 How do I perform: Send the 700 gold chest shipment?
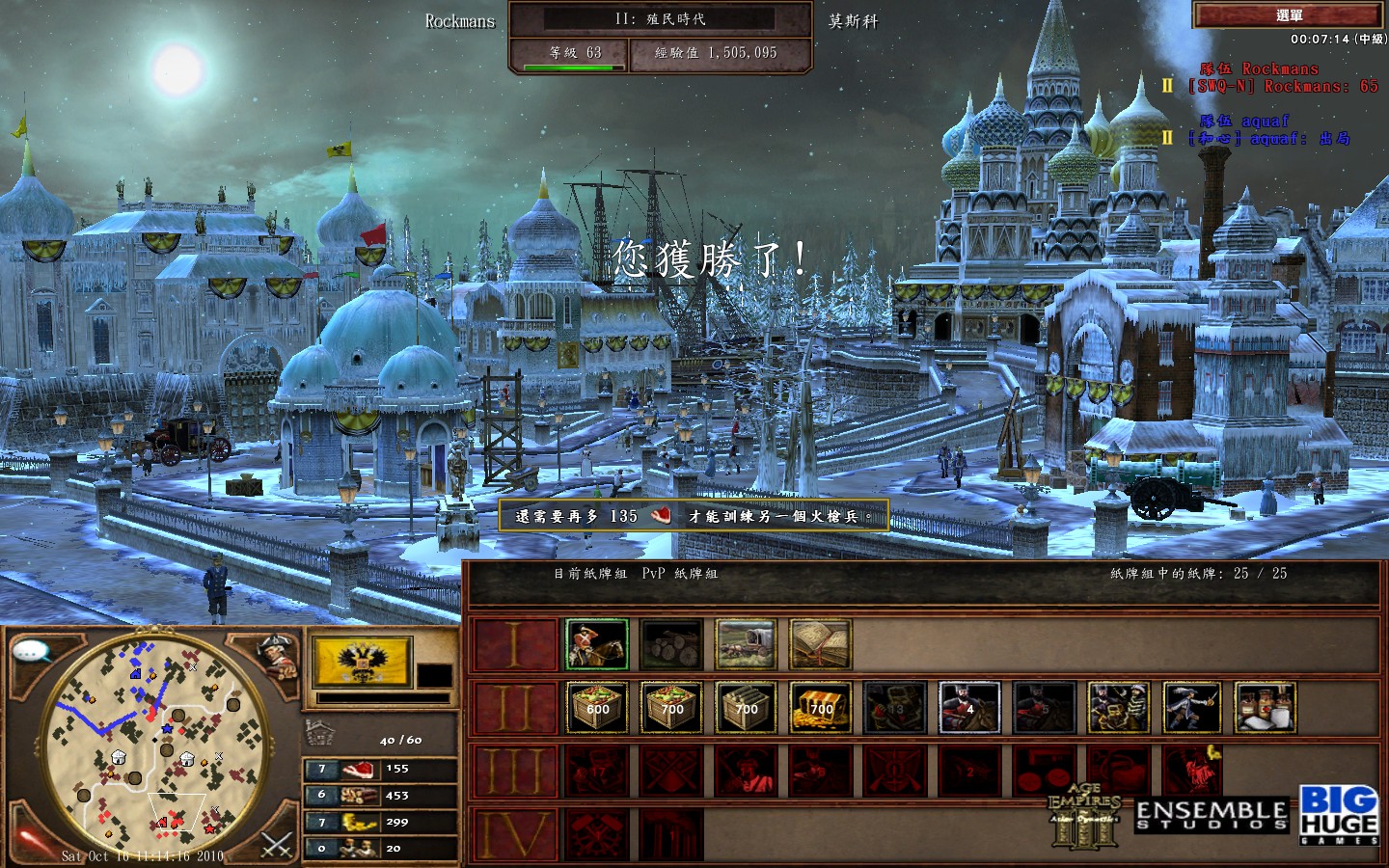click(x=820, y=708)
